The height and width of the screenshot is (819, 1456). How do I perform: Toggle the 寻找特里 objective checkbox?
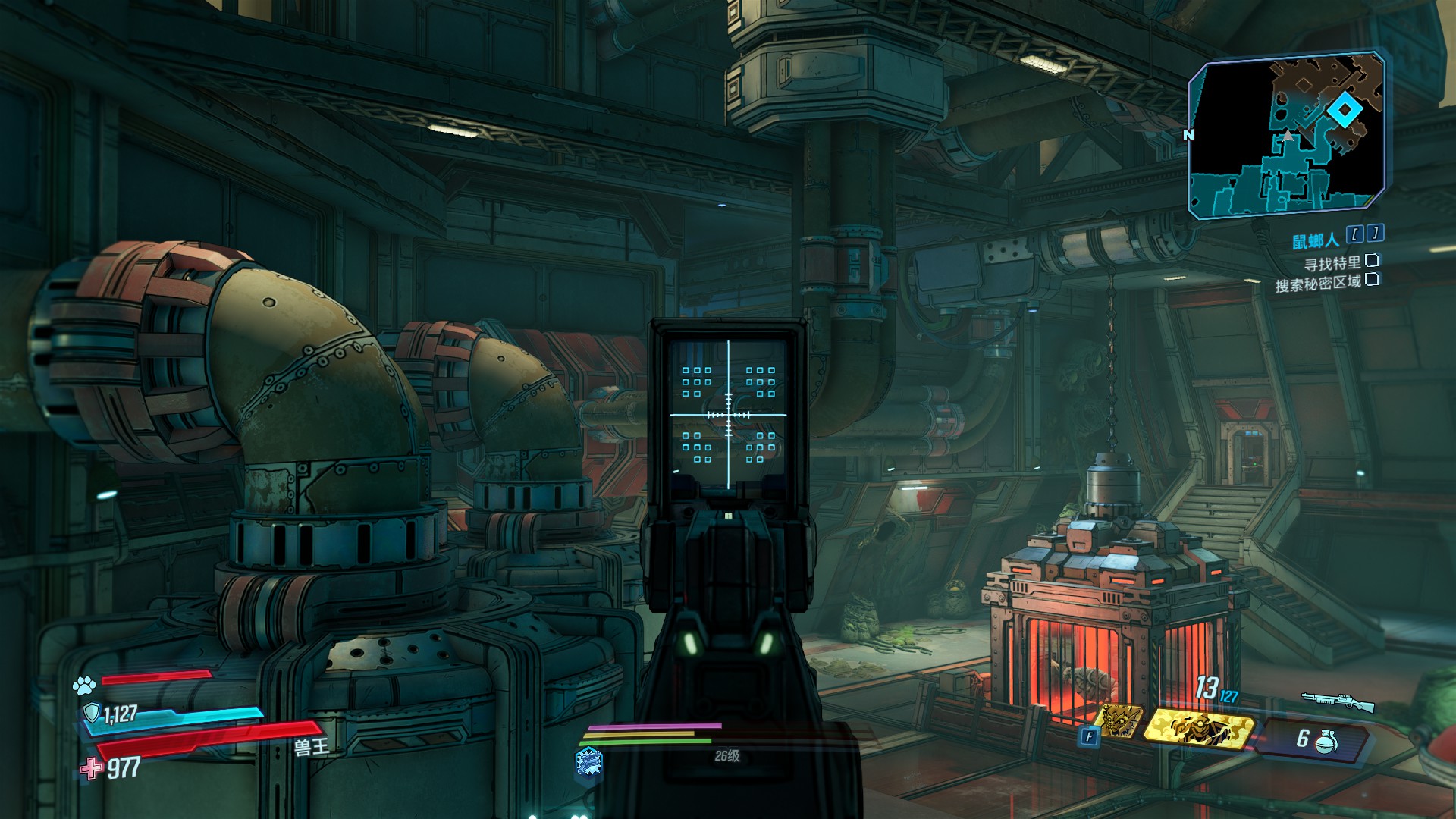[x=1371, y=261]
